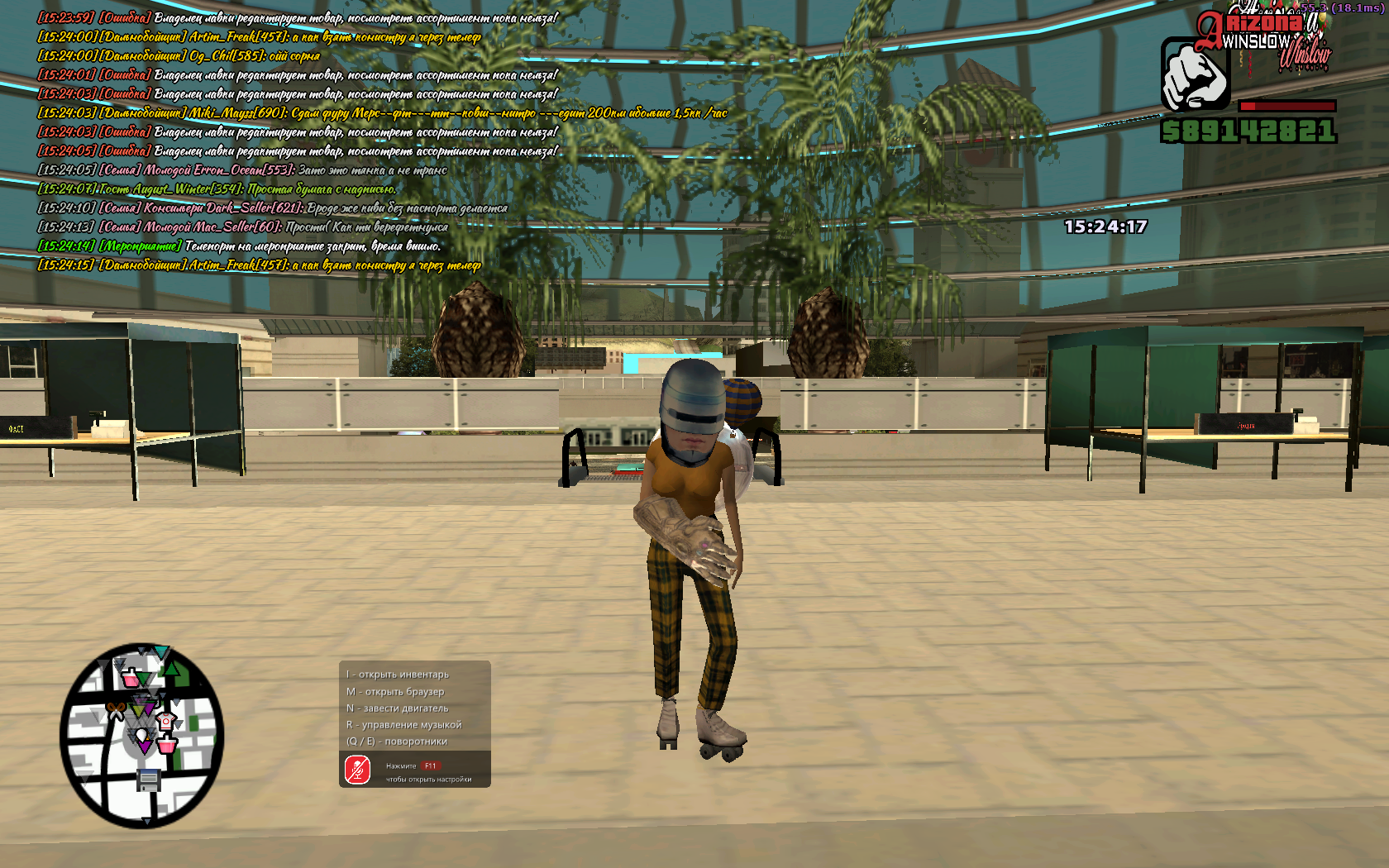
Task: Select the scissors barber marker on minimap
Action: click(x=116, y=710)
